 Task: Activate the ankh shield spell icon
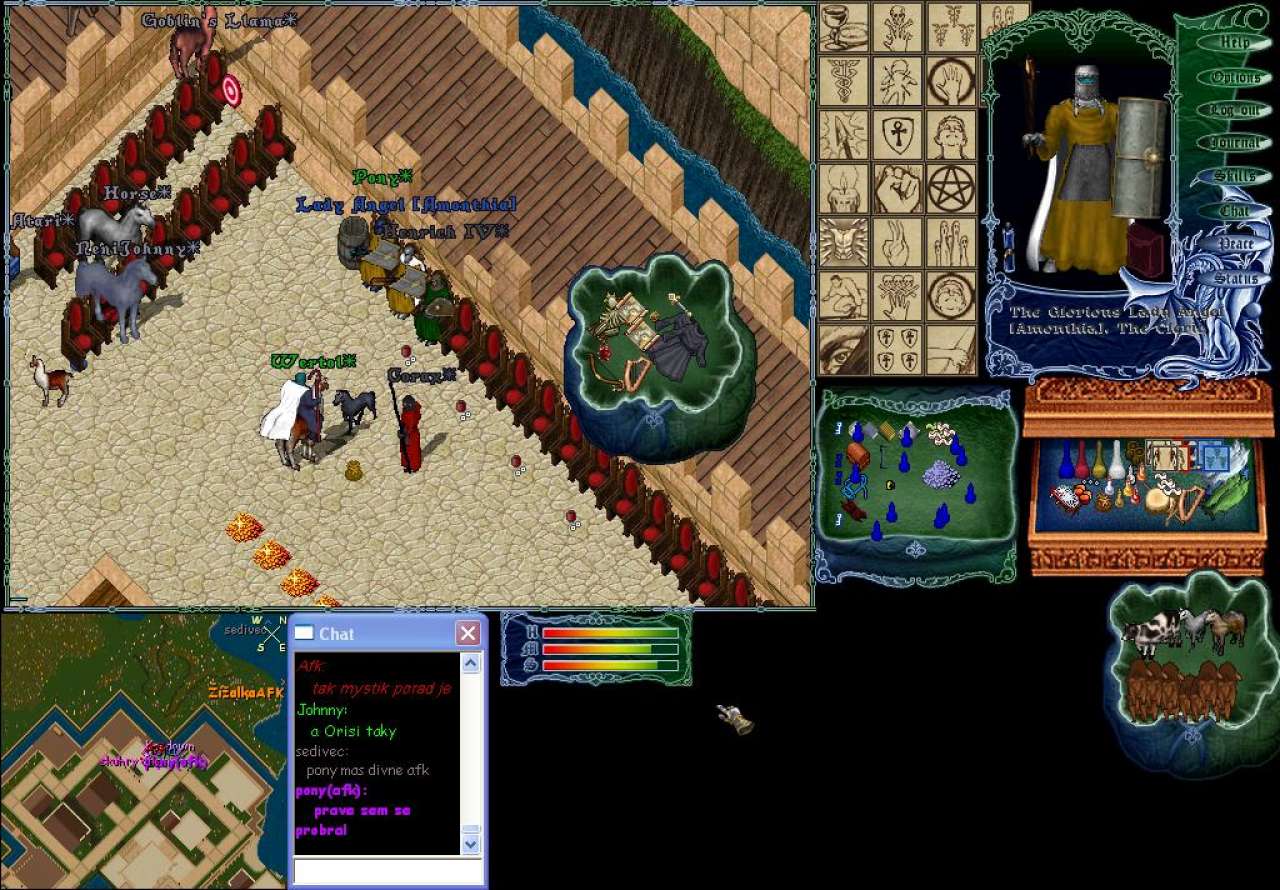[x=897, y=135]
